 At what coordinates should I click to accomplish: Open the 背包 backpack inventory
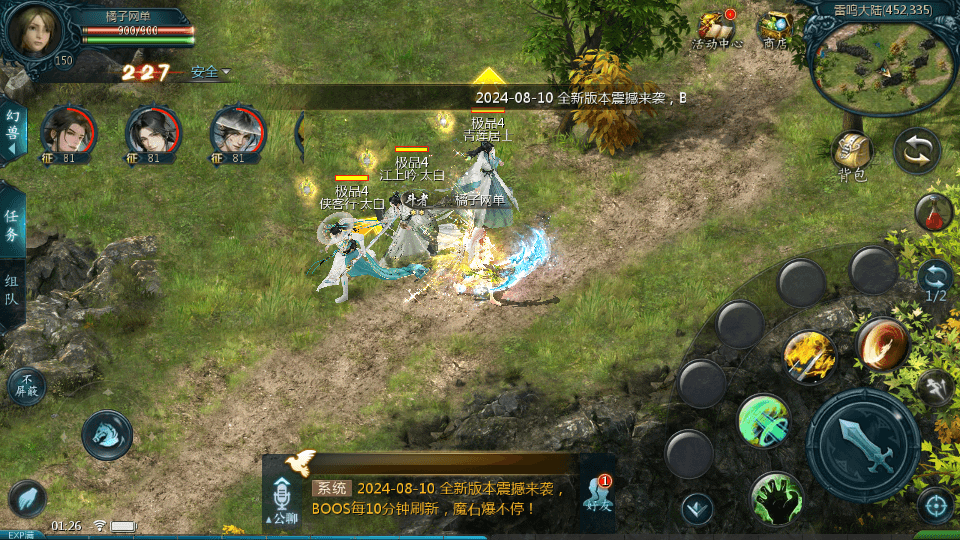(852, 156)
